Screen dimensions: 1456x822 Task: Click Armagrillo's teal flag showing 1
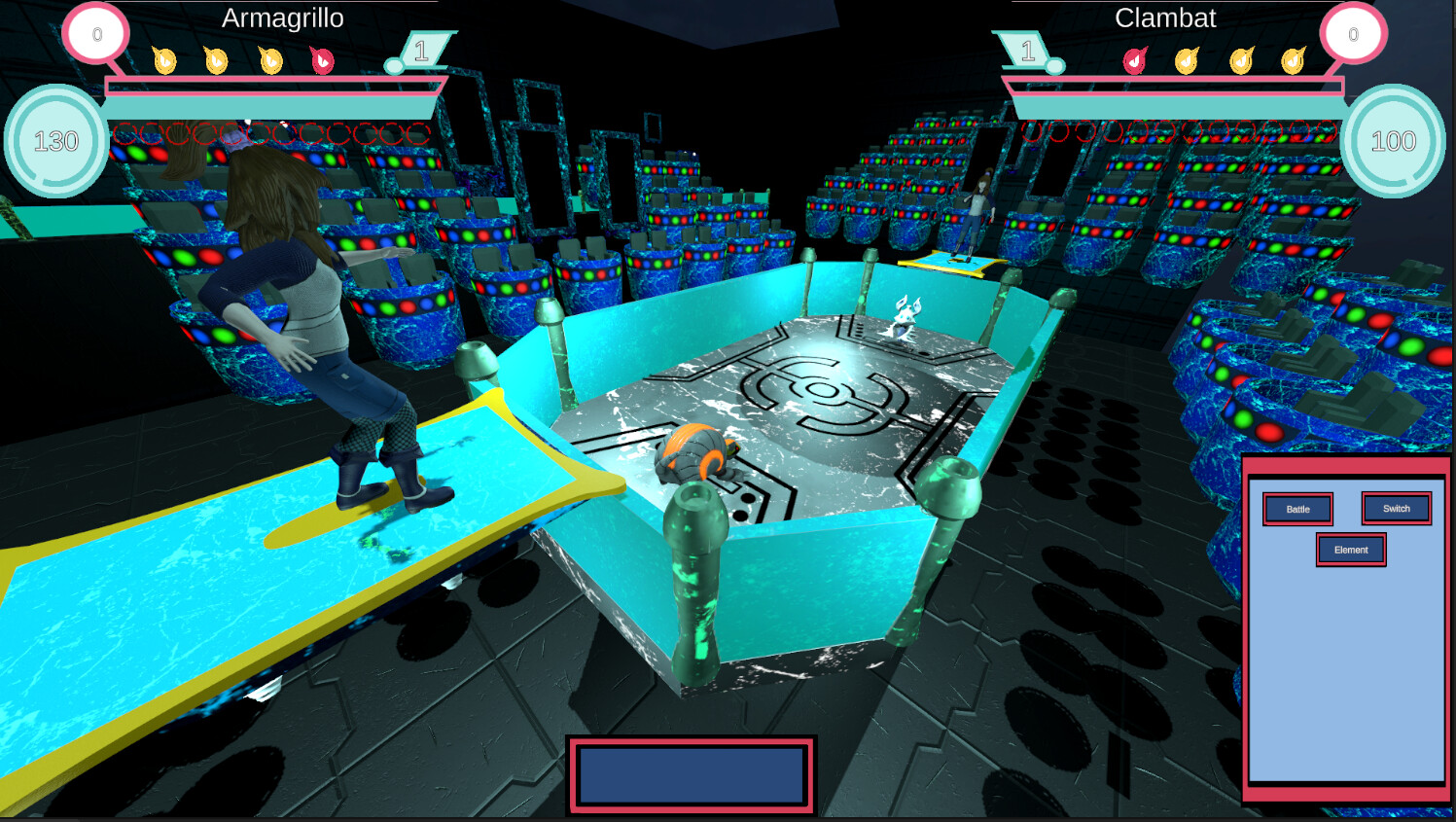tap(422, 47)
